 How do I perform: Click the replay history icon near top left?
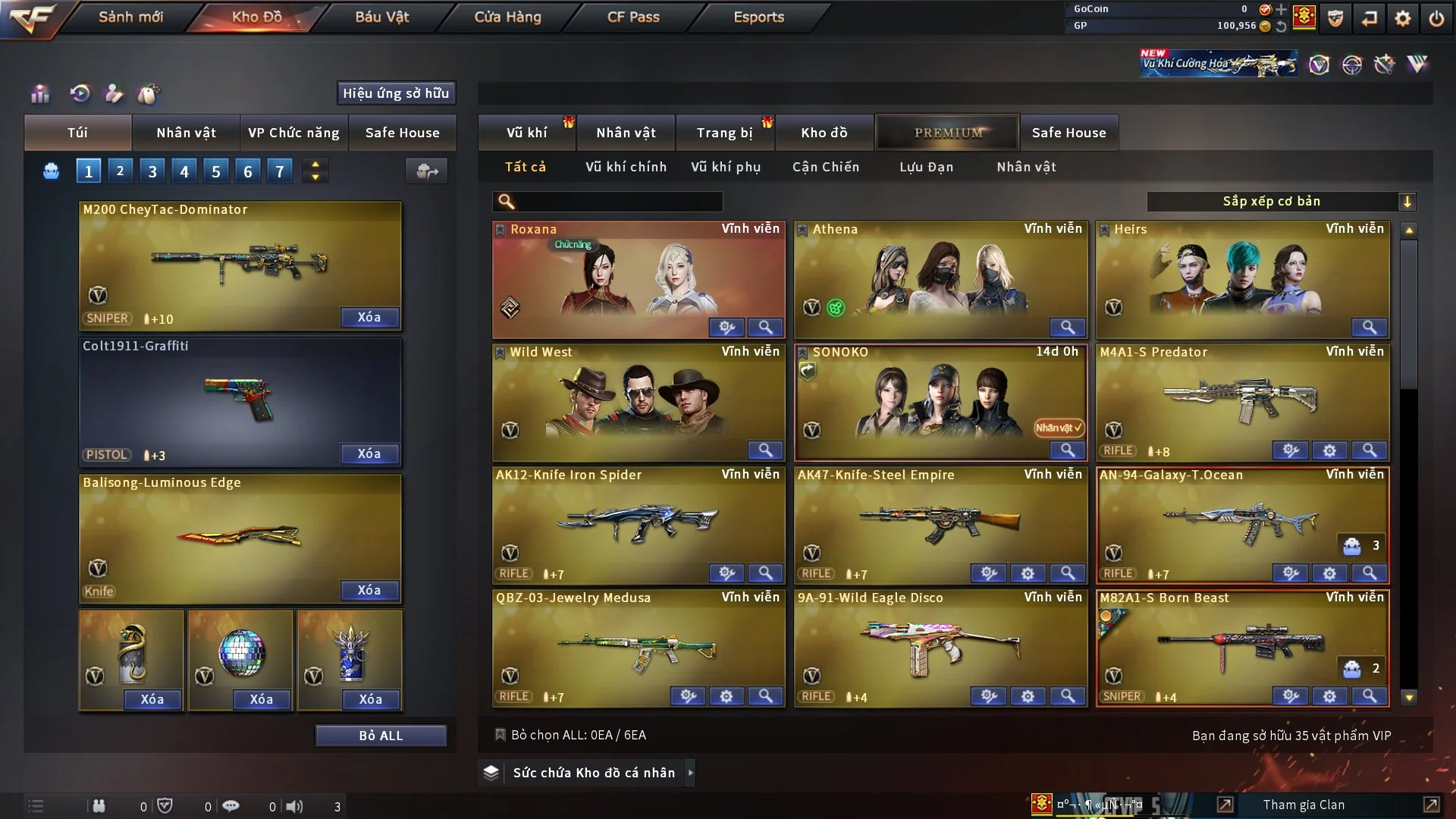pyautogui.click(x=80, y=93)
